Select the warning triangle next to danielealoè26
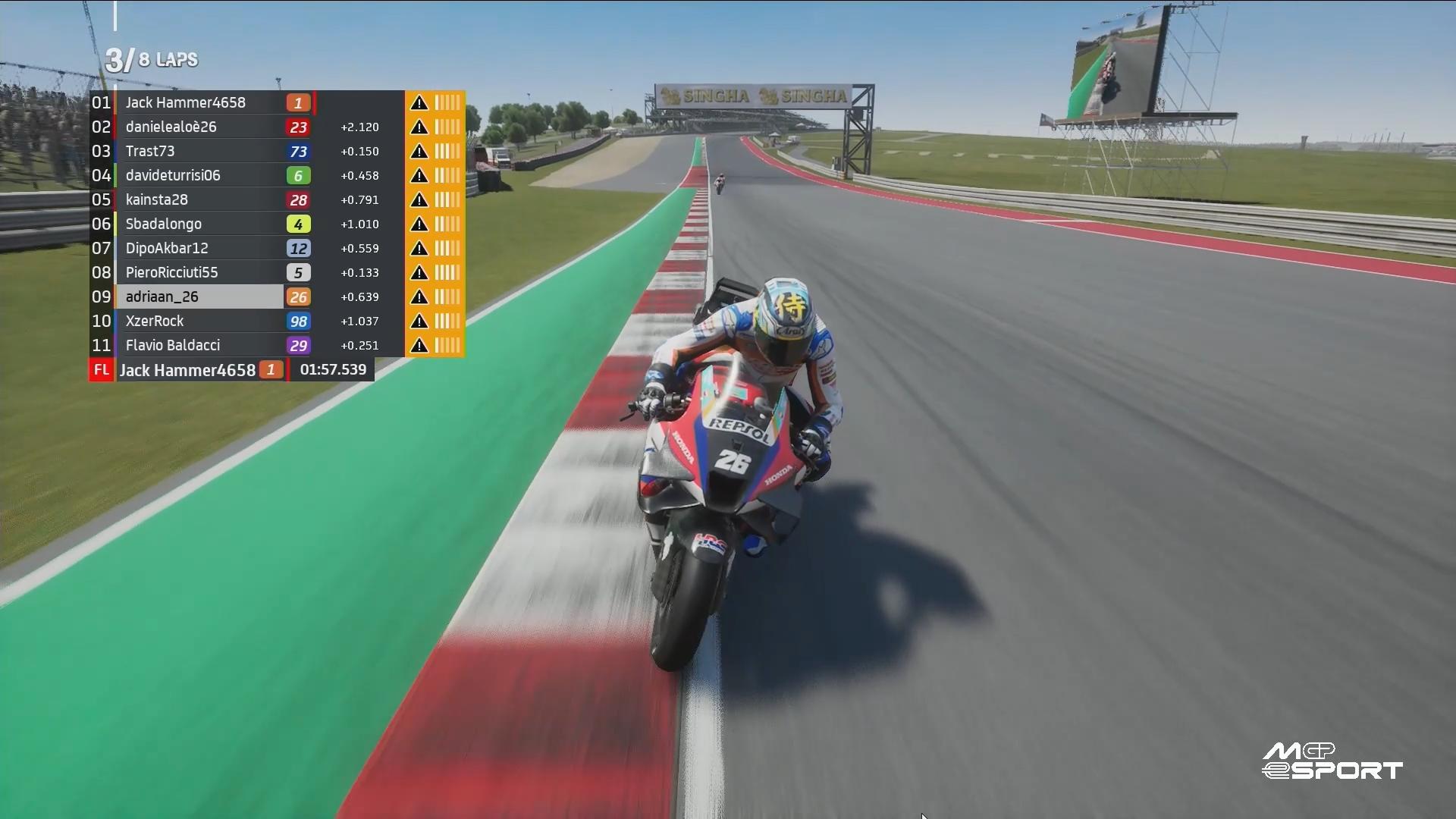Viewport: 1456px width, 819px height. coord(419,127)
